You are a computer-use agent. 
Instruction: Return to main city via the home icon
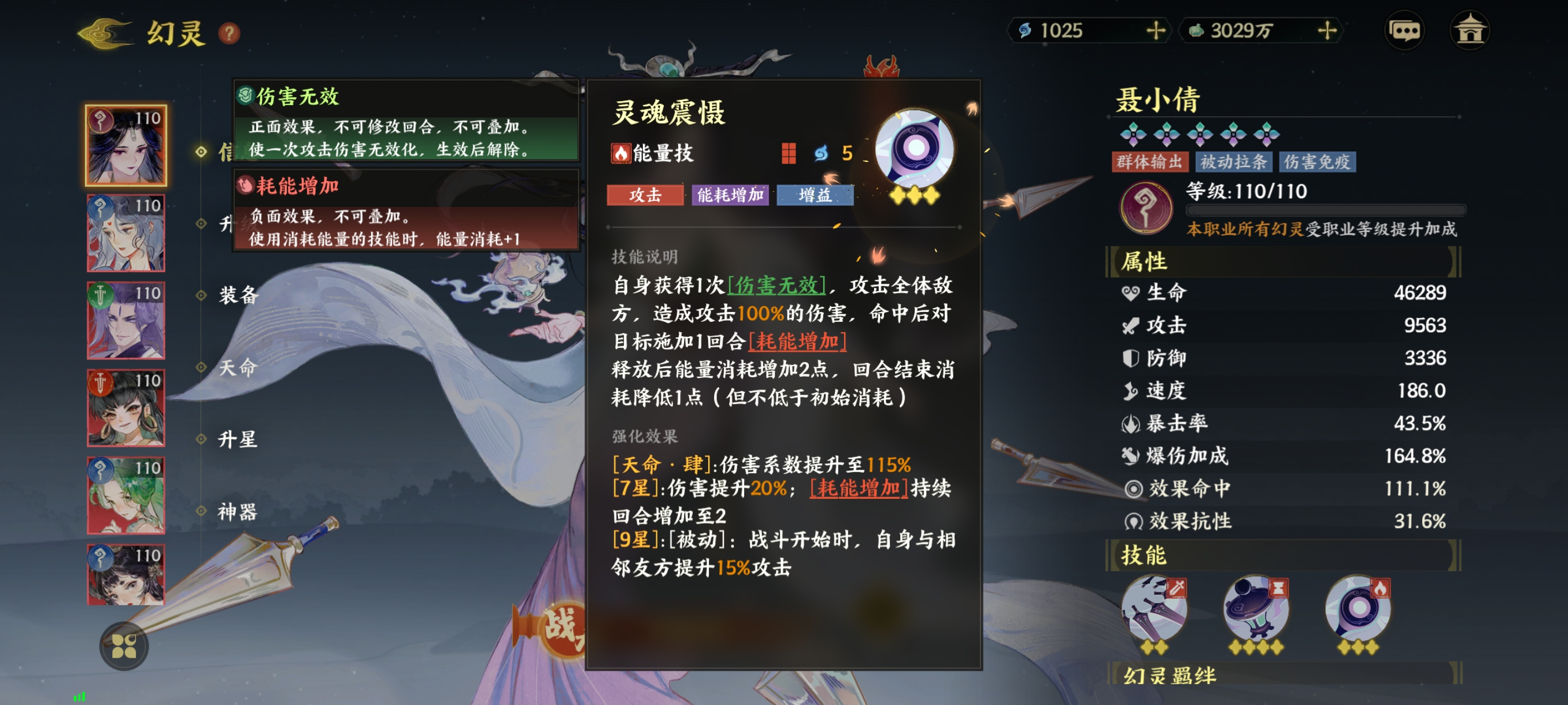click(x=1473, y=29)
